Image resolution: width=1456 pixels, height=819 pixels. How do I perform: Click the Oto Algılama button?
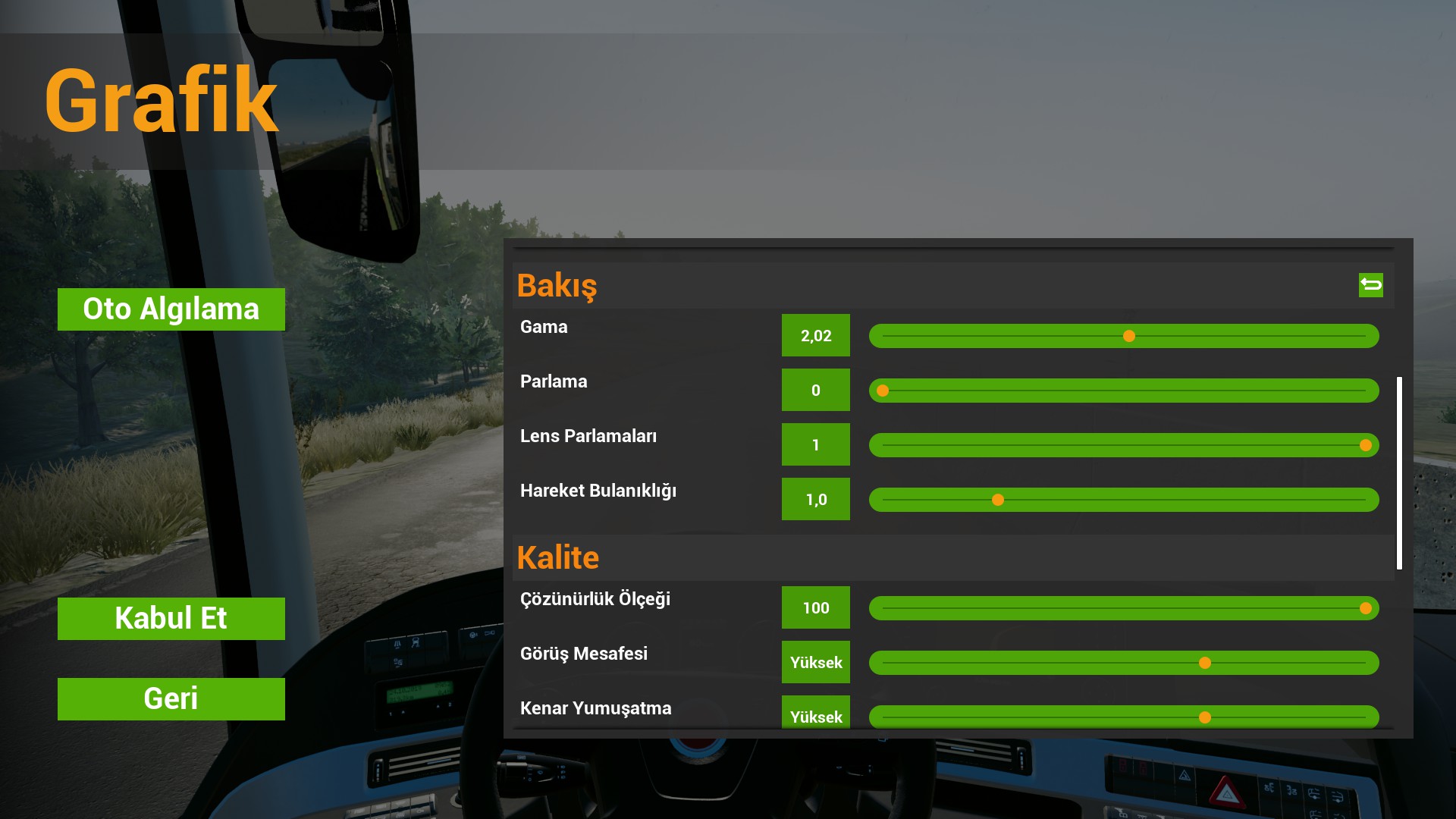[171, 309]
